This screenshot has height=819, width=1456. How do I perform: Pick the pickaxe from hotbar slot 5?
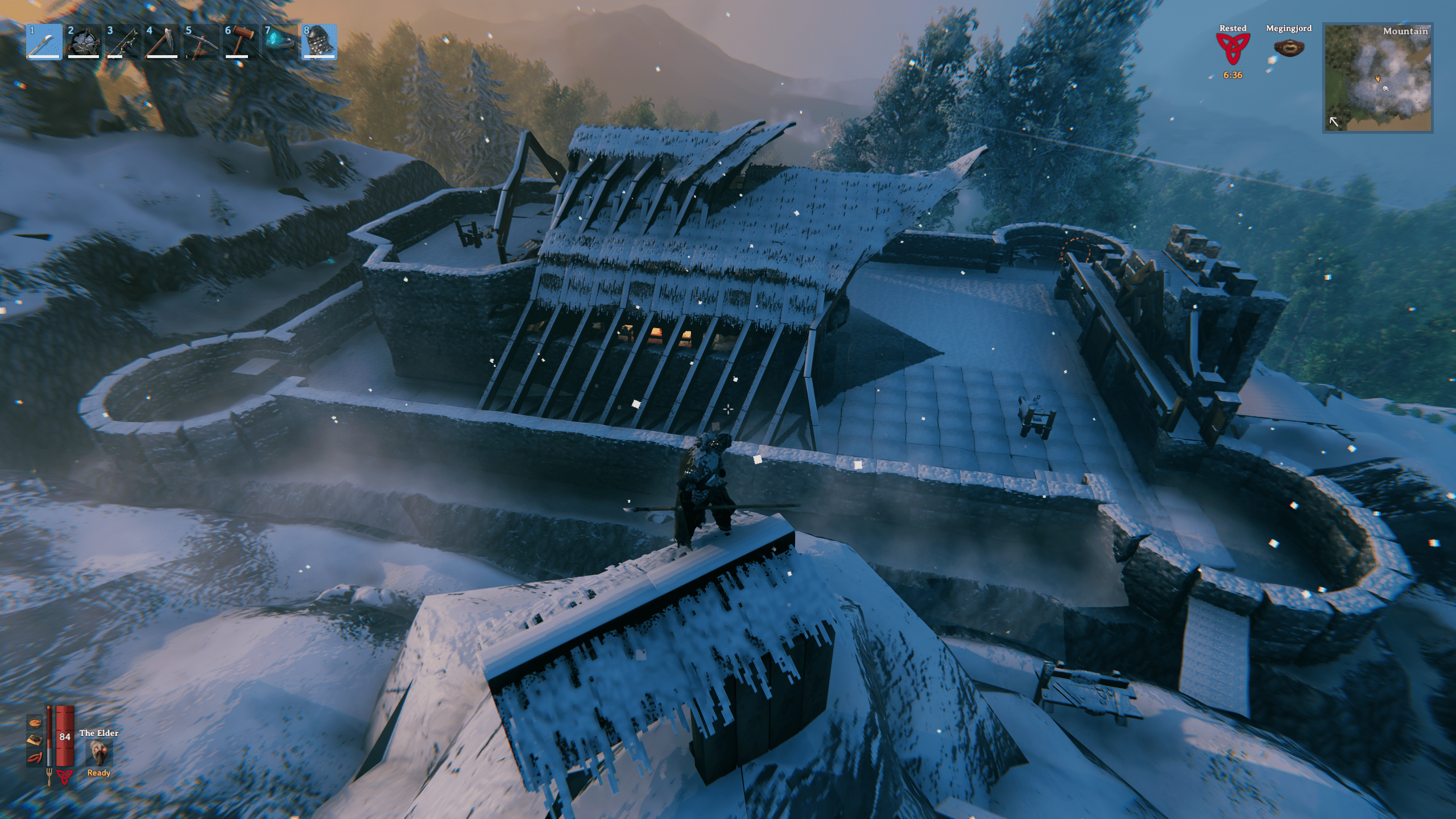(201, 42)
